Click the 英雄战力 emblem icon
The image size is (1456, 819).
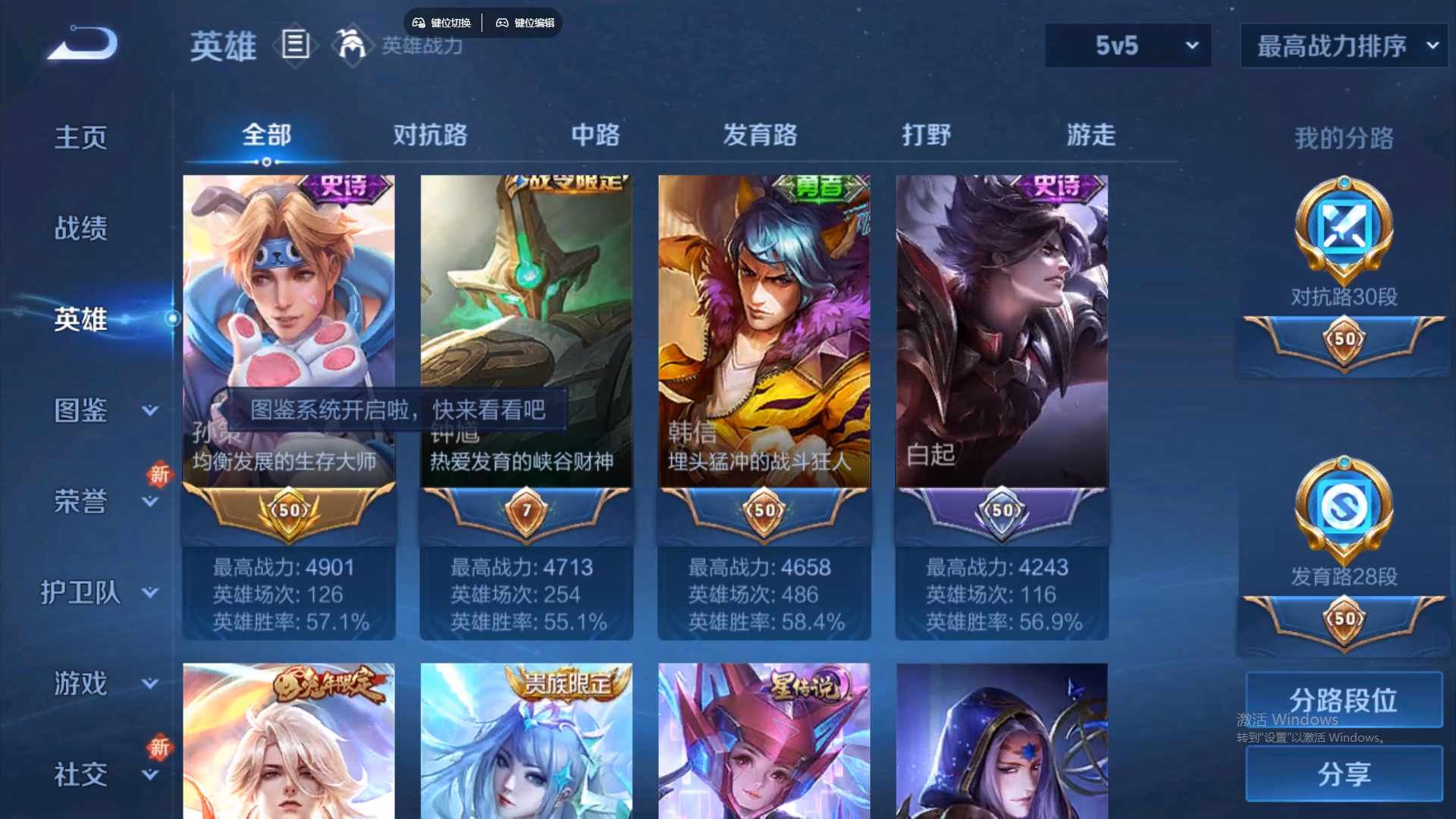pyautogui.click(x=351, y=45)
